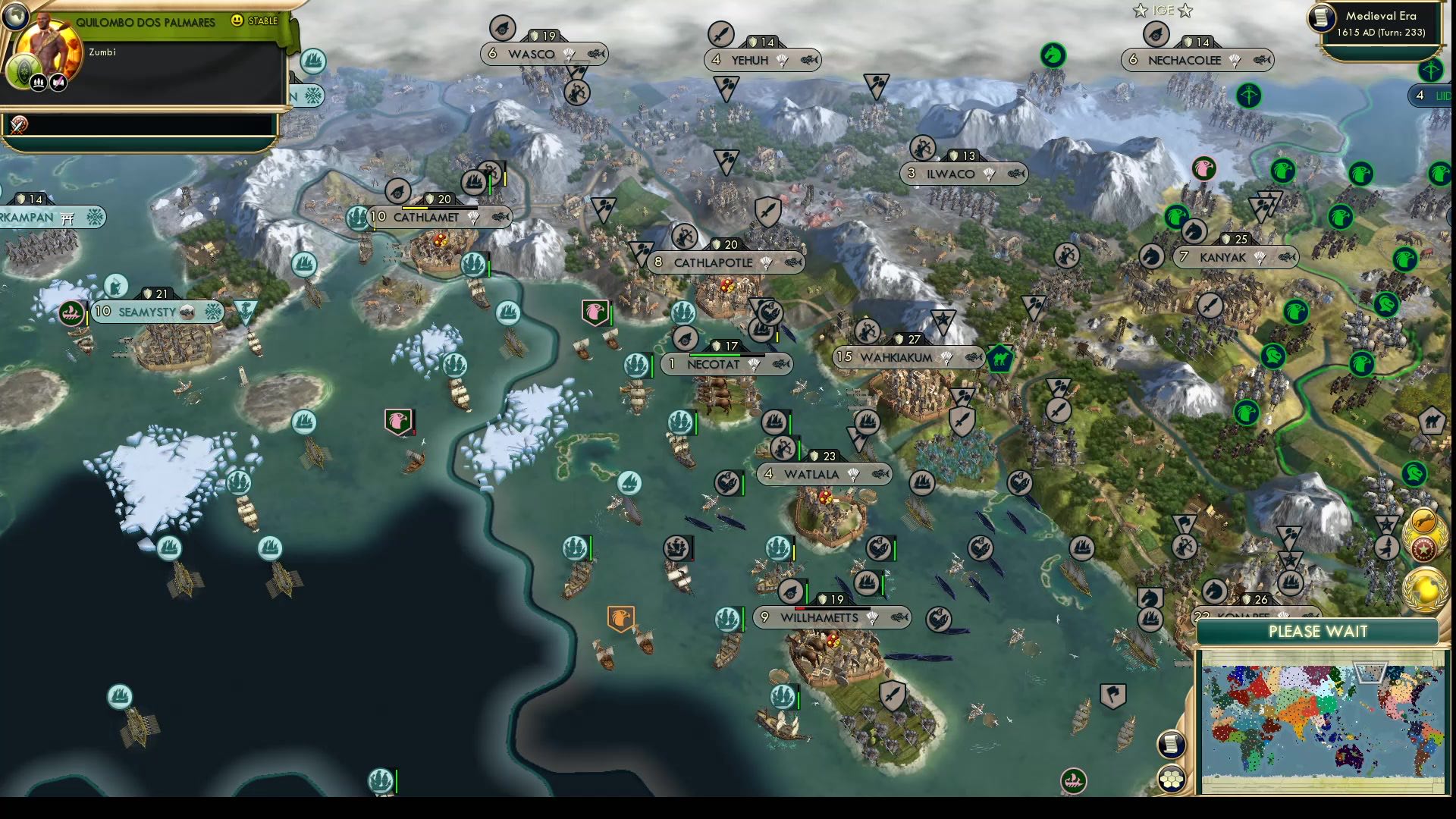Viewport: 1456px width, 819px height.
Task: Open the scroll icon beside the minimap
Action: [x=1171, y=744]
